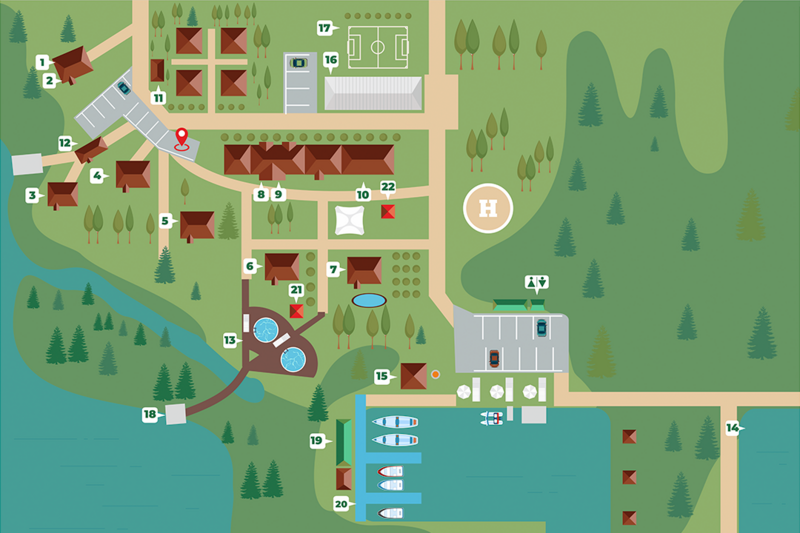The height and width of the screenshot is (533, 800).
Task: Select marker 20 near the boat docks
Action: point(342,504)
